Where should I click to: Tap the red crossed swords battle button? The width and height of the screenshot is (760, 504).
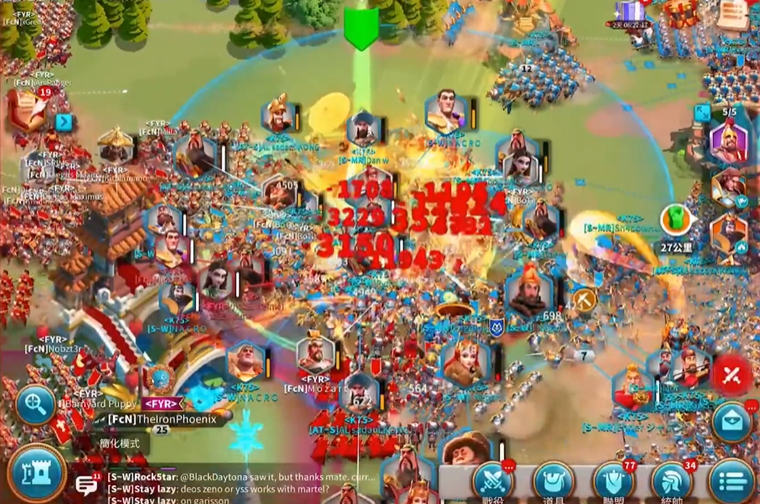pyautogui.click(x=732, y=374)
